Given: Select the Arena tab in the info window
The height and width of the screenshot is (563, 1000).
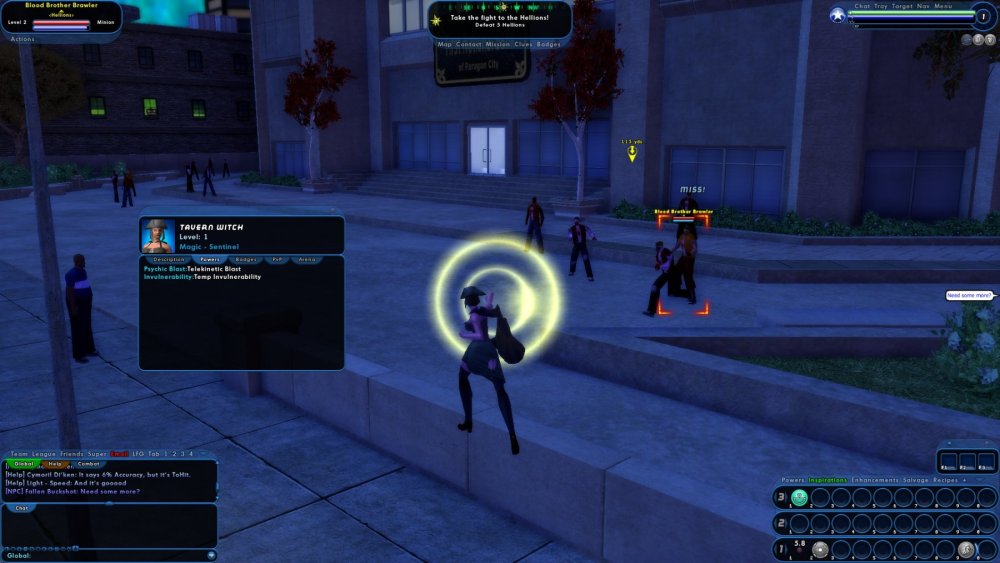Looking at the screenshot, I should tap(307, 259).
